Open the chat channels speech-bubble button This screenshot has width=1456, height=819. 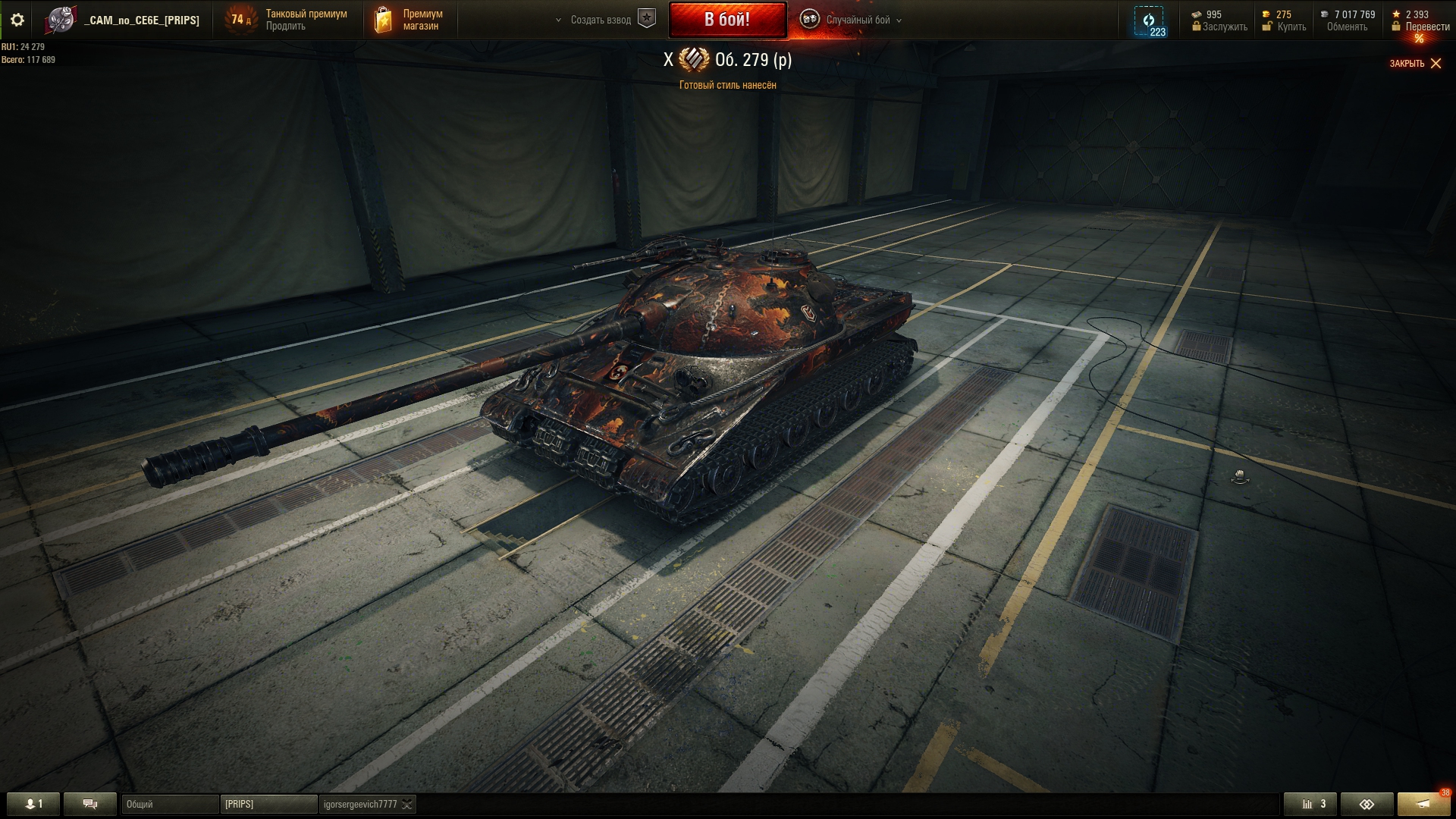(89, 804)
